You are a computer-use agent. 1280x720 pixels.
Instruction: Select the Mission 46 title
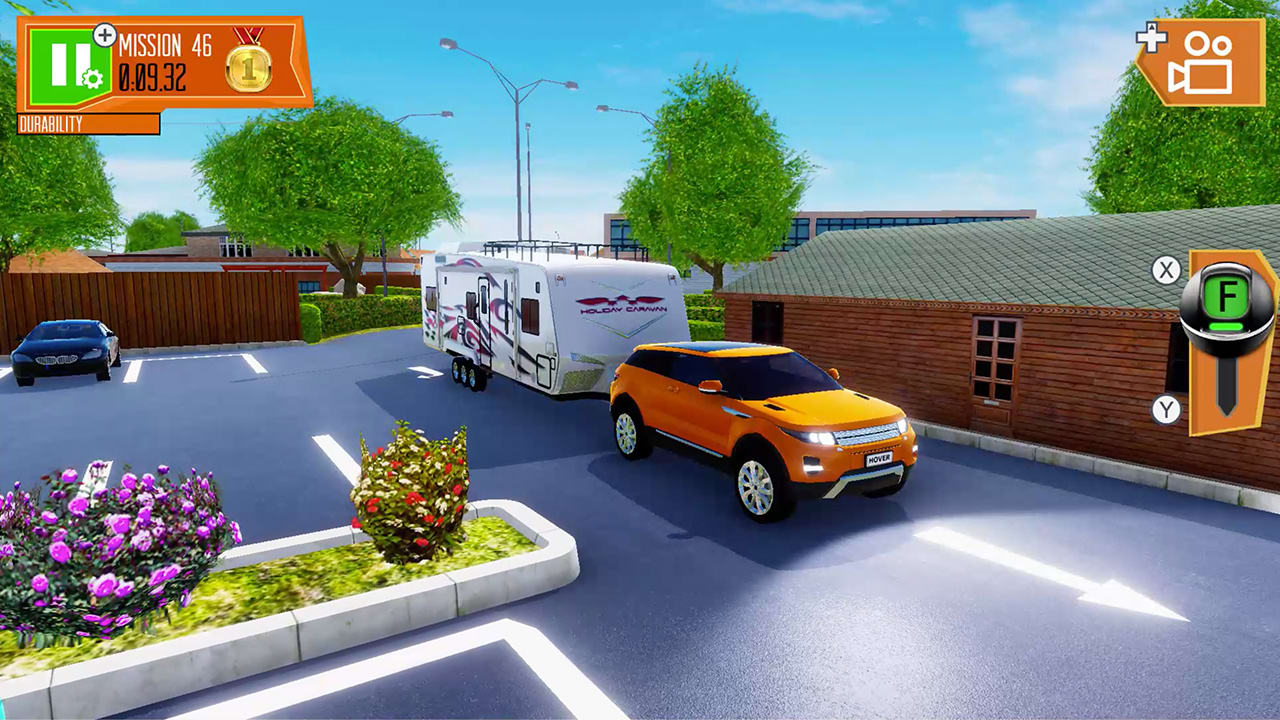pyautogui.click(x=165, y=46)
